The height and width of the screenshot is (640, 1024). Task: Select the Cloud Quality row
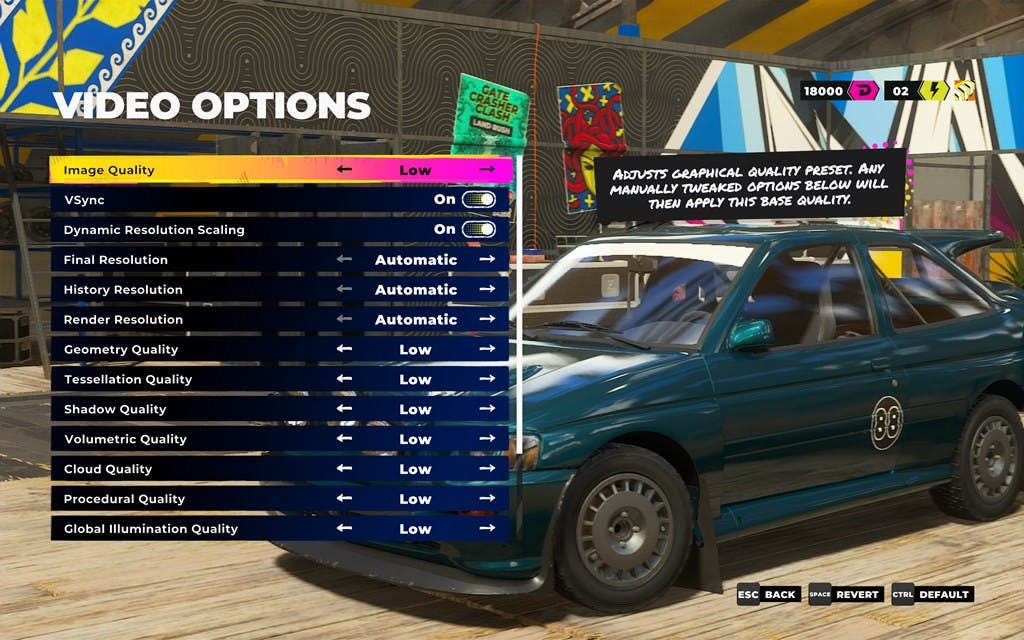pyautogui.click(x=200, y=469)
